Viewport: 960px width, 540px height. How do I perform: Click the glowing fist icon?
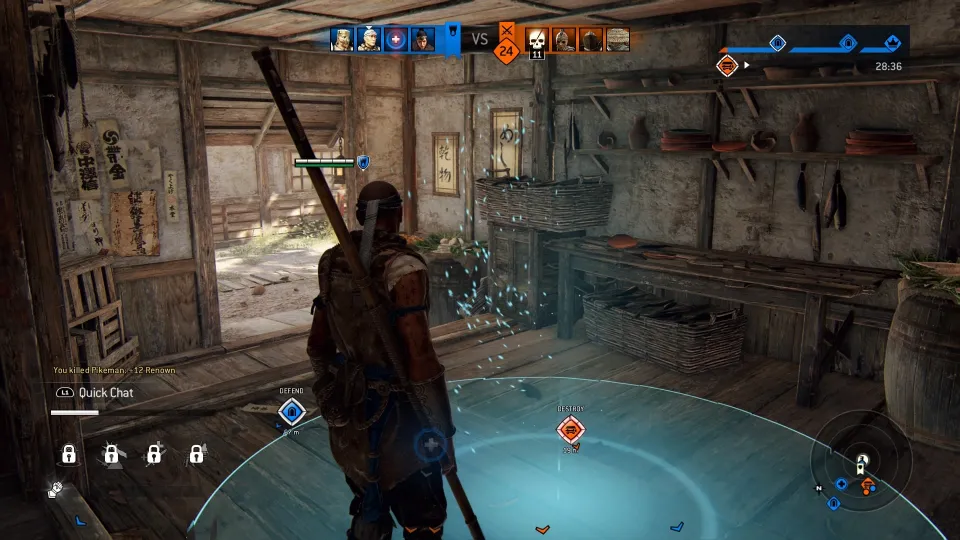(58, 490)
